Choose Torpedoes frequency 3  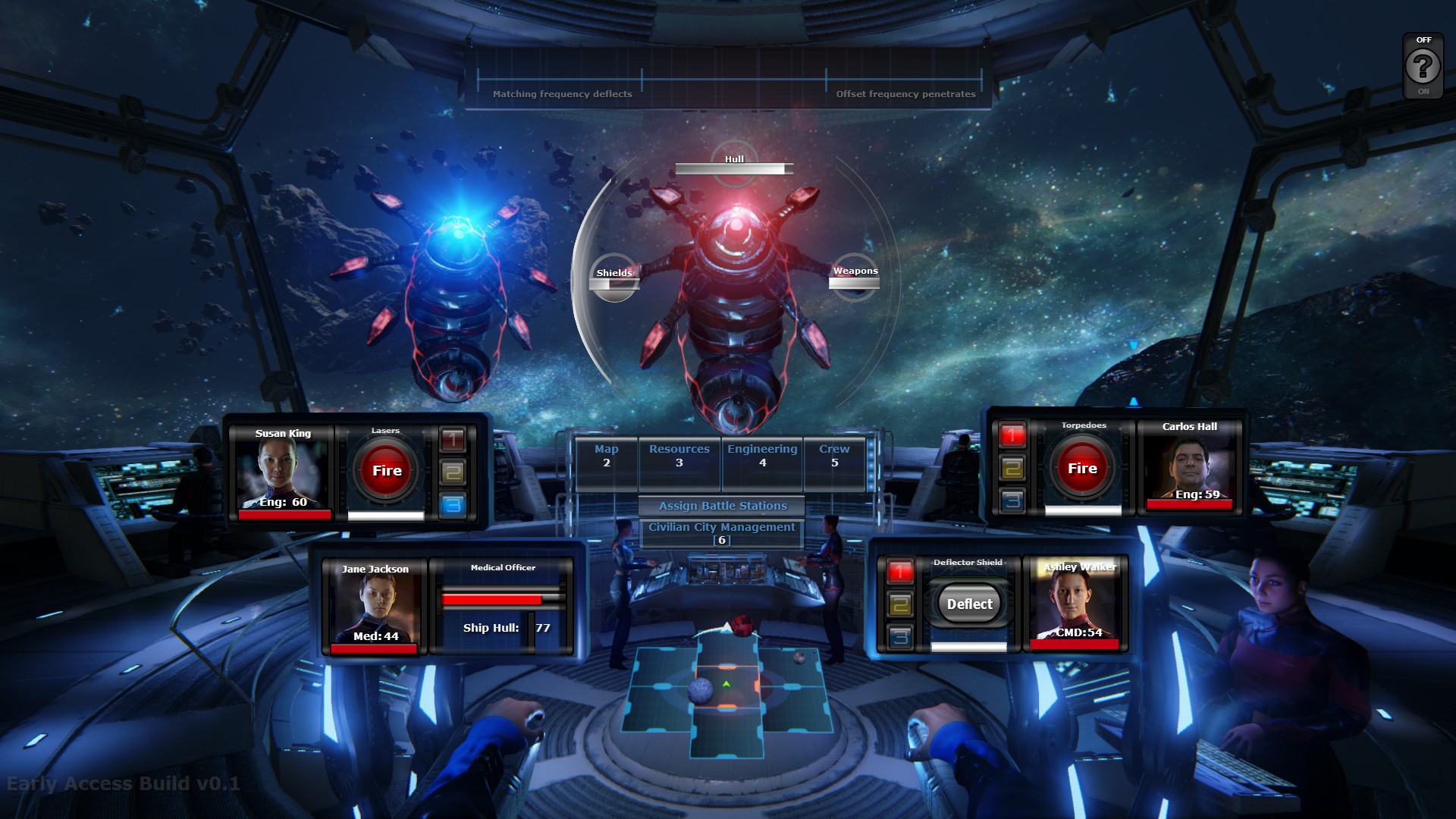pyautogui.click(x=1012, y=500)
